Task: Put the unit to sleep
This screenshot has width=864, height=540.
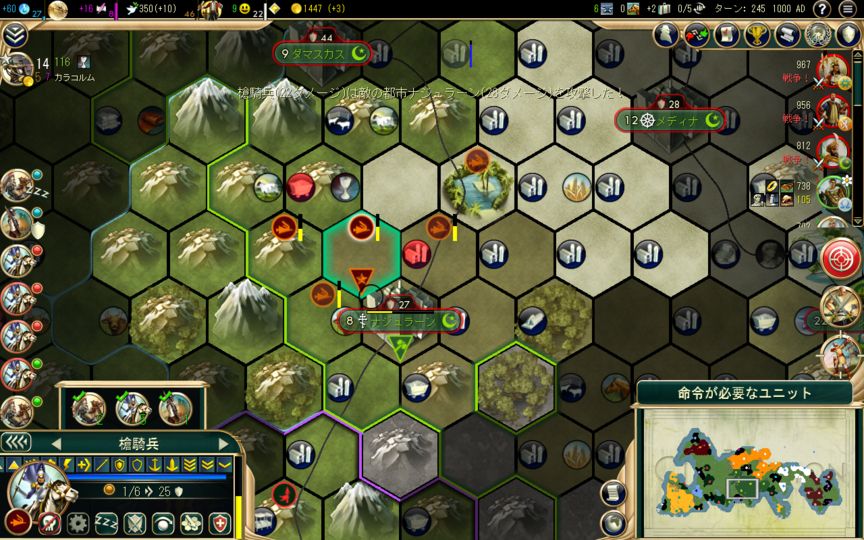Action: coord(105,522)
